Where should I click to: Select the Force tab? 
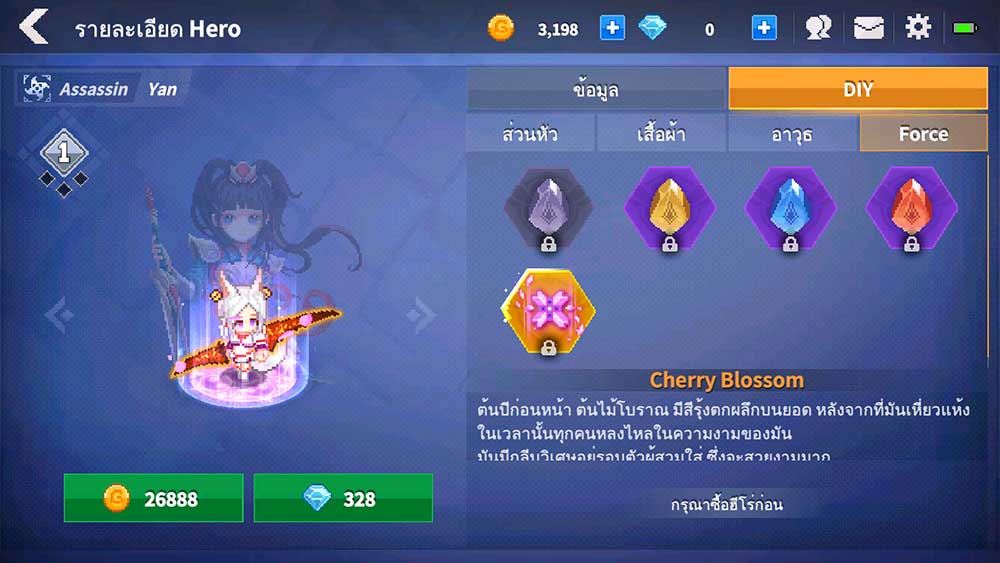tap(923, 134)
